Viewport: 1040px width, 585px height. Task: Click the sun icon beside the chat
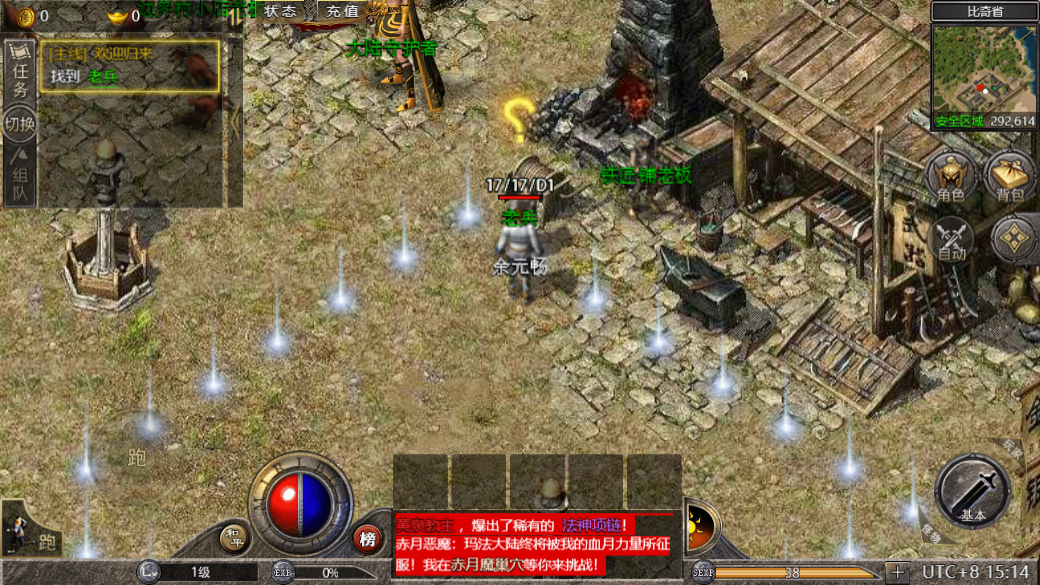[700, 524]
